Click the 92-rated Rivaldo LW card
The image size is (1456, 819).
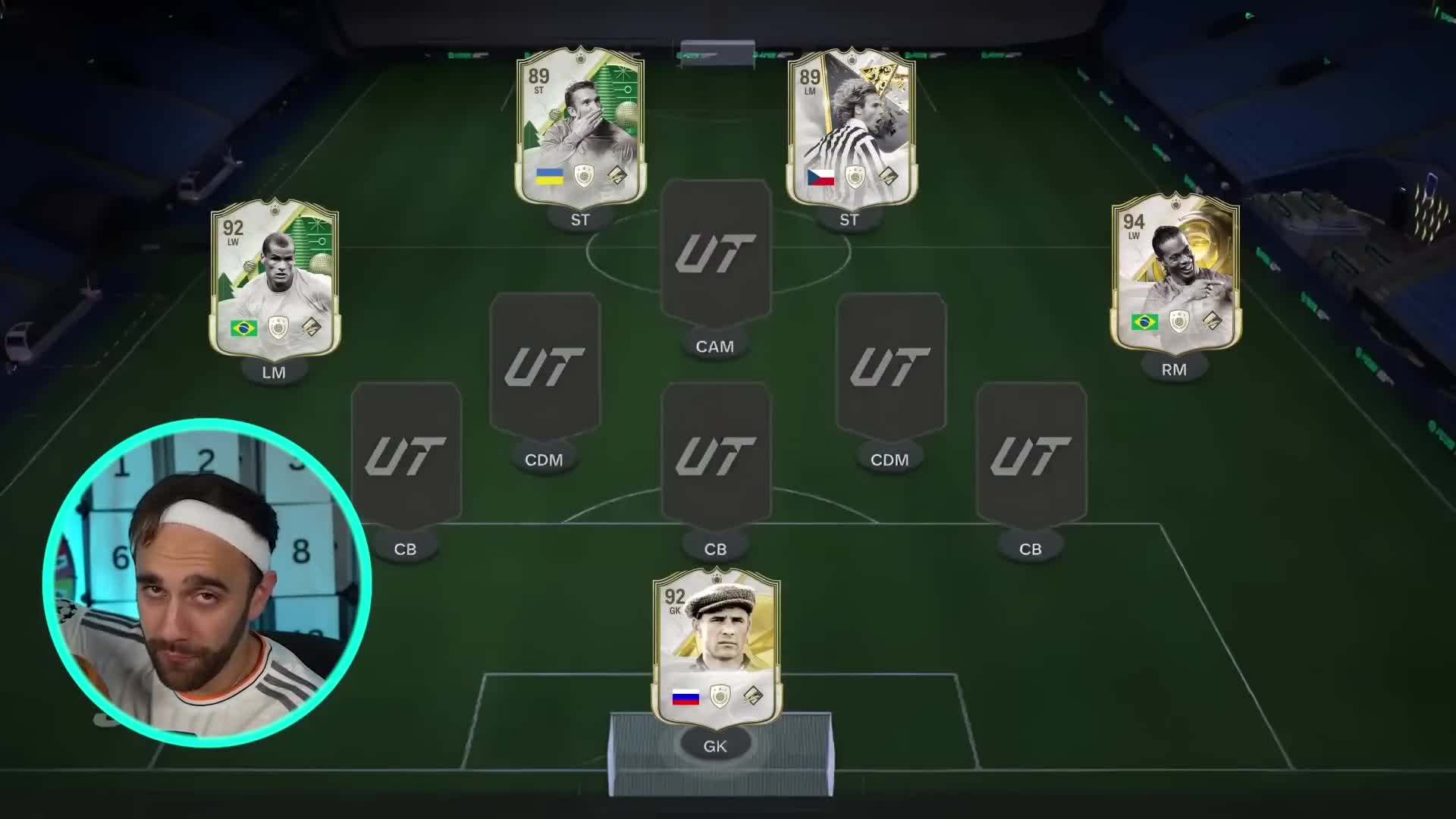[275, 277]
